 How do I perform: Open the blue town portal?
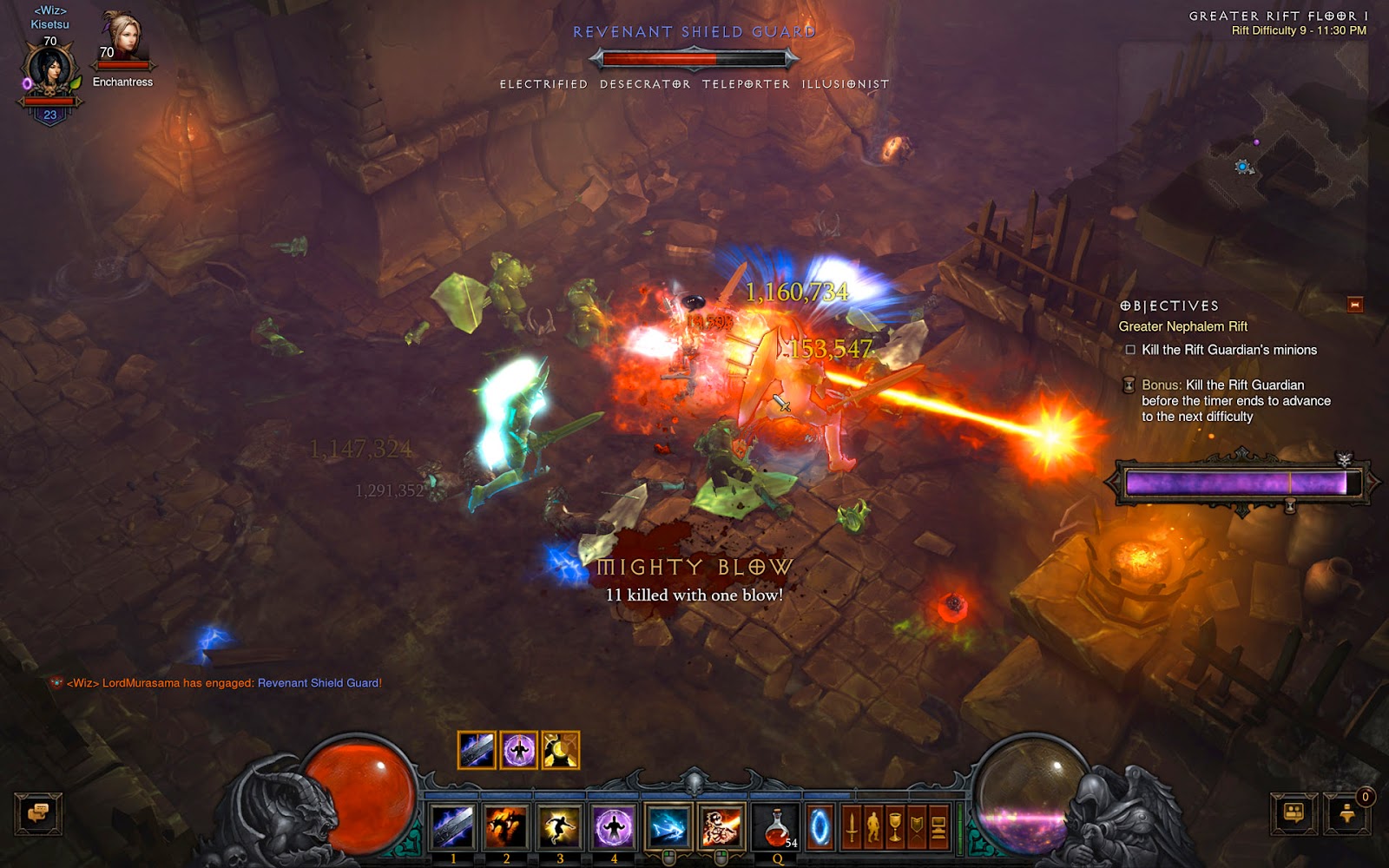(820, 827)
